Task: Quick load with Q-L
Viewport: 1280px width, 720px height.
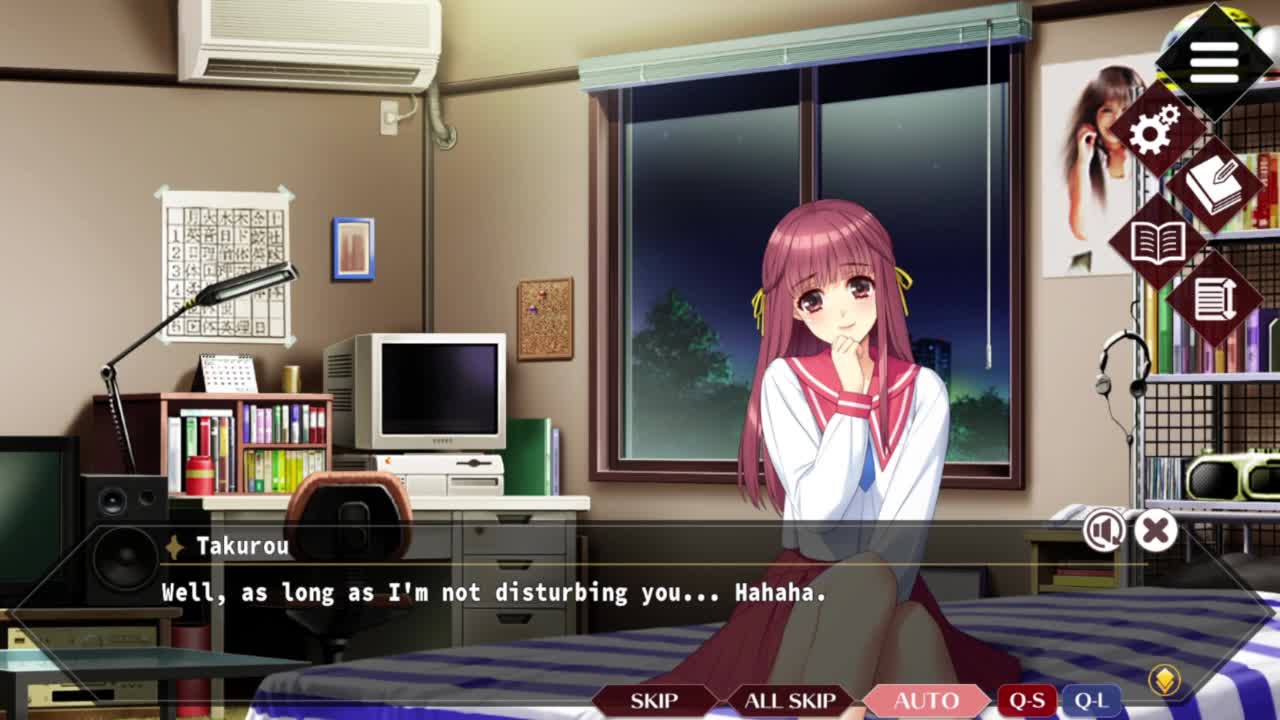Action: (x=1090, y=700)
